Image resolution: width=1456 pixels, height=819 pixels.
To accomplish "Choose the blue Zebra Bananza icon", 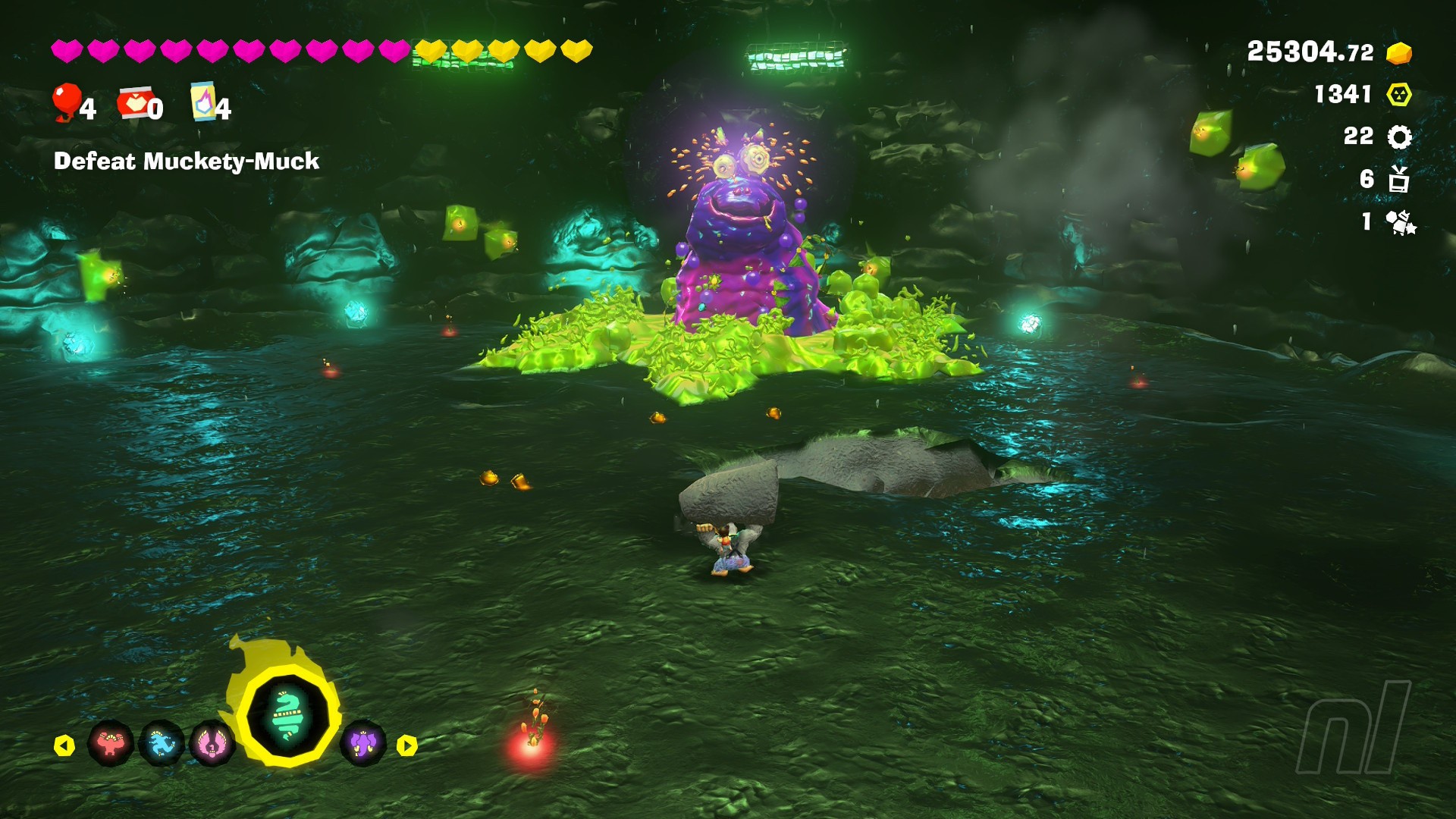I will (x=162, y=743).
